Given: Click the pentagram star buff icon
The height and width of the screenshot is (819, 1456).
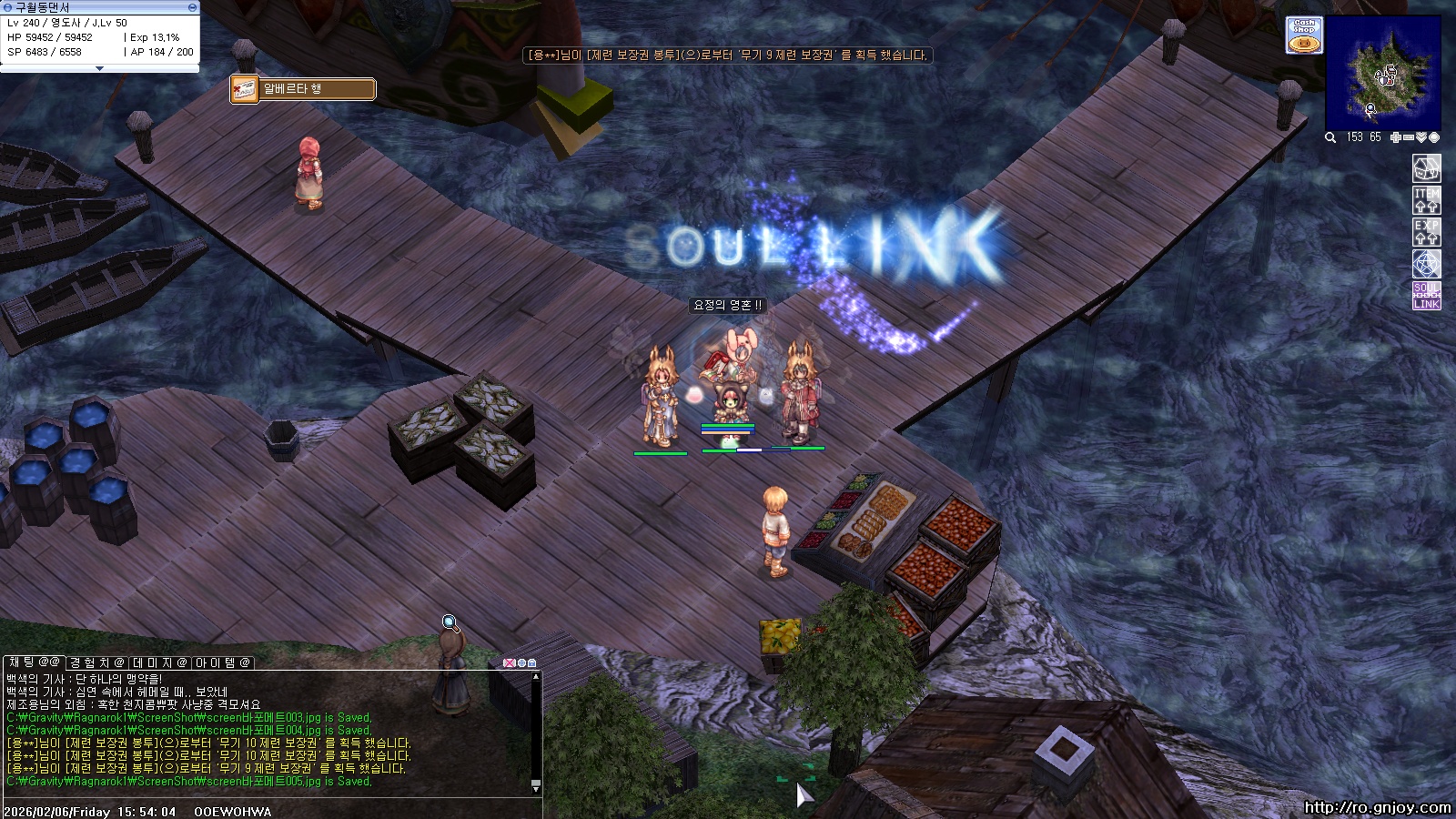Looking at the screenshot, I should [x=1426, y=264].
